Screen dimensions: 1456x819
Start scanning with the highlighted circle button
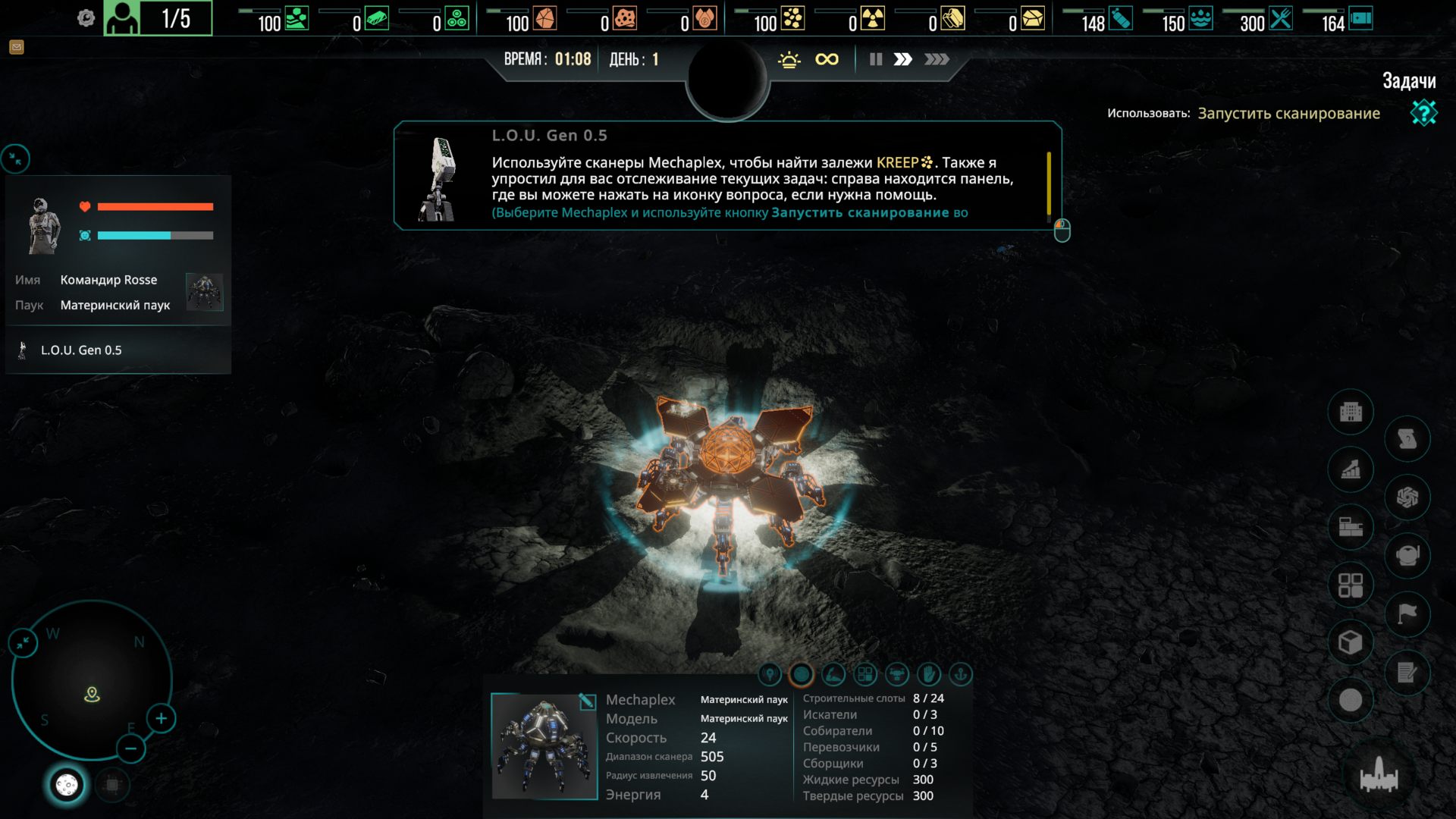tap(801, 674)
